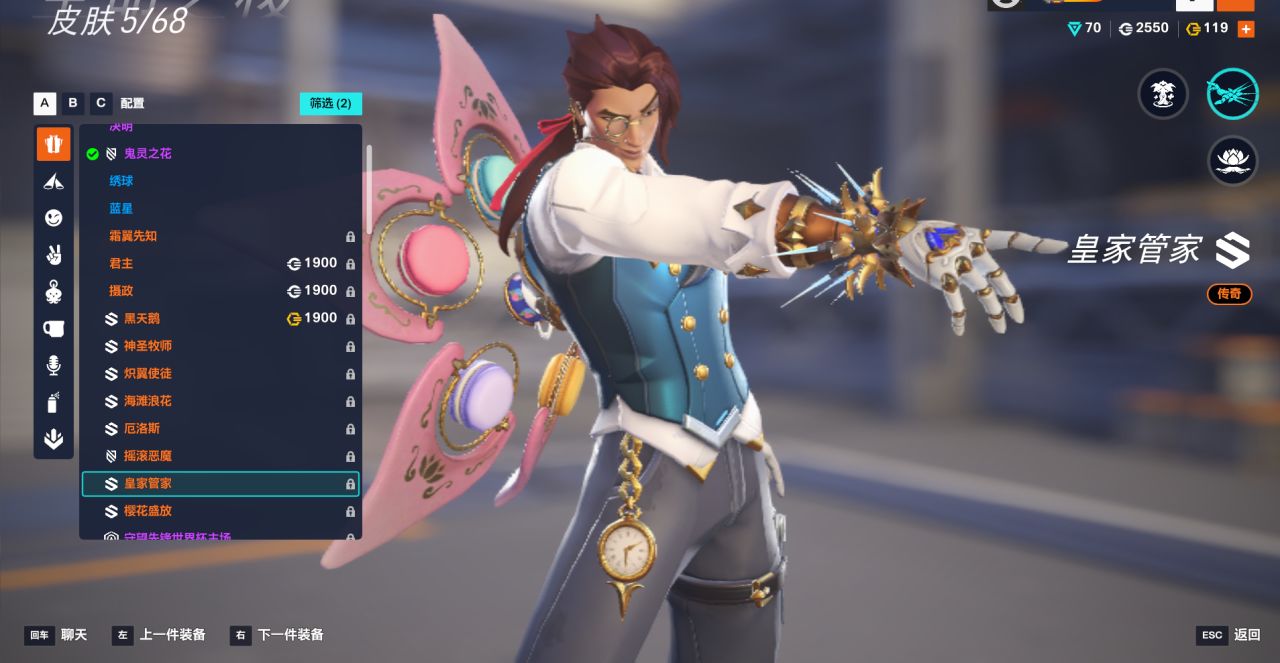
Task: Open the victory pose peace-hand category
Action: (x=54, y=255)
